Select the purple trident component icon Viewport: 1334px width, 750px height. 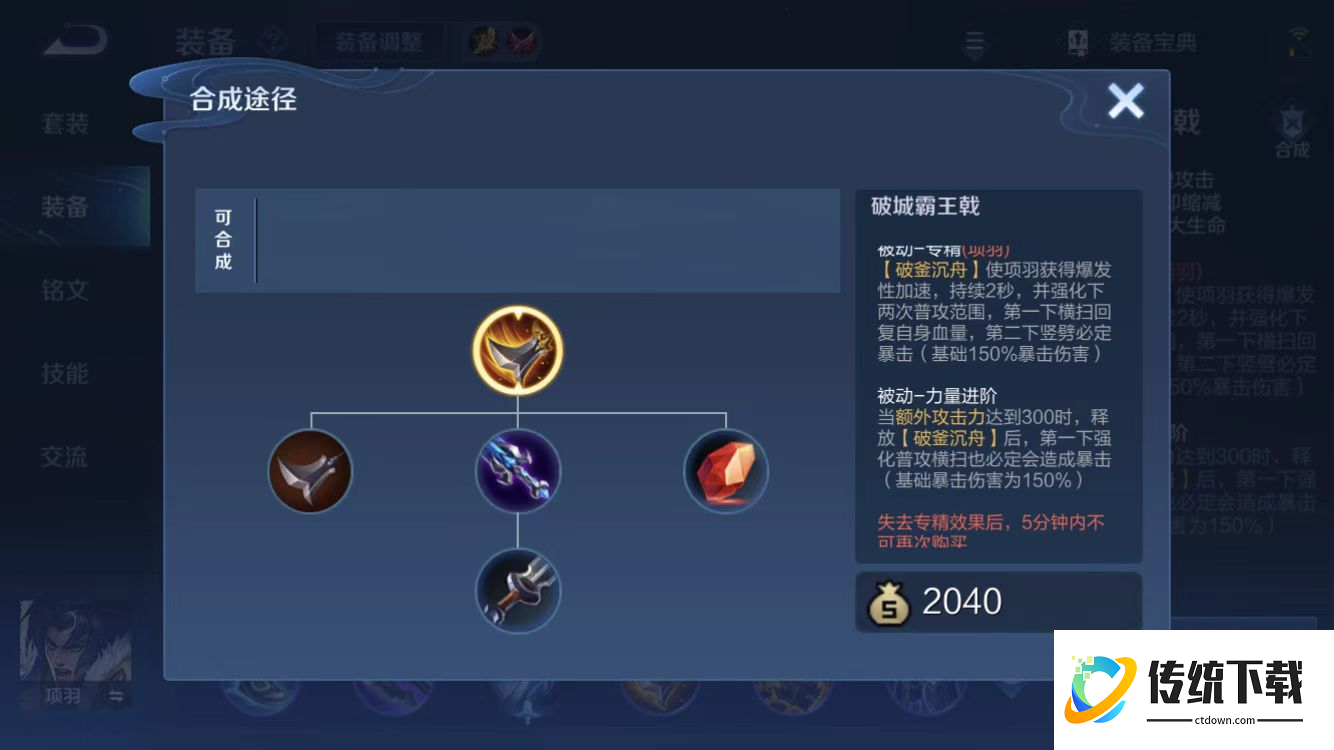(517, 471)
